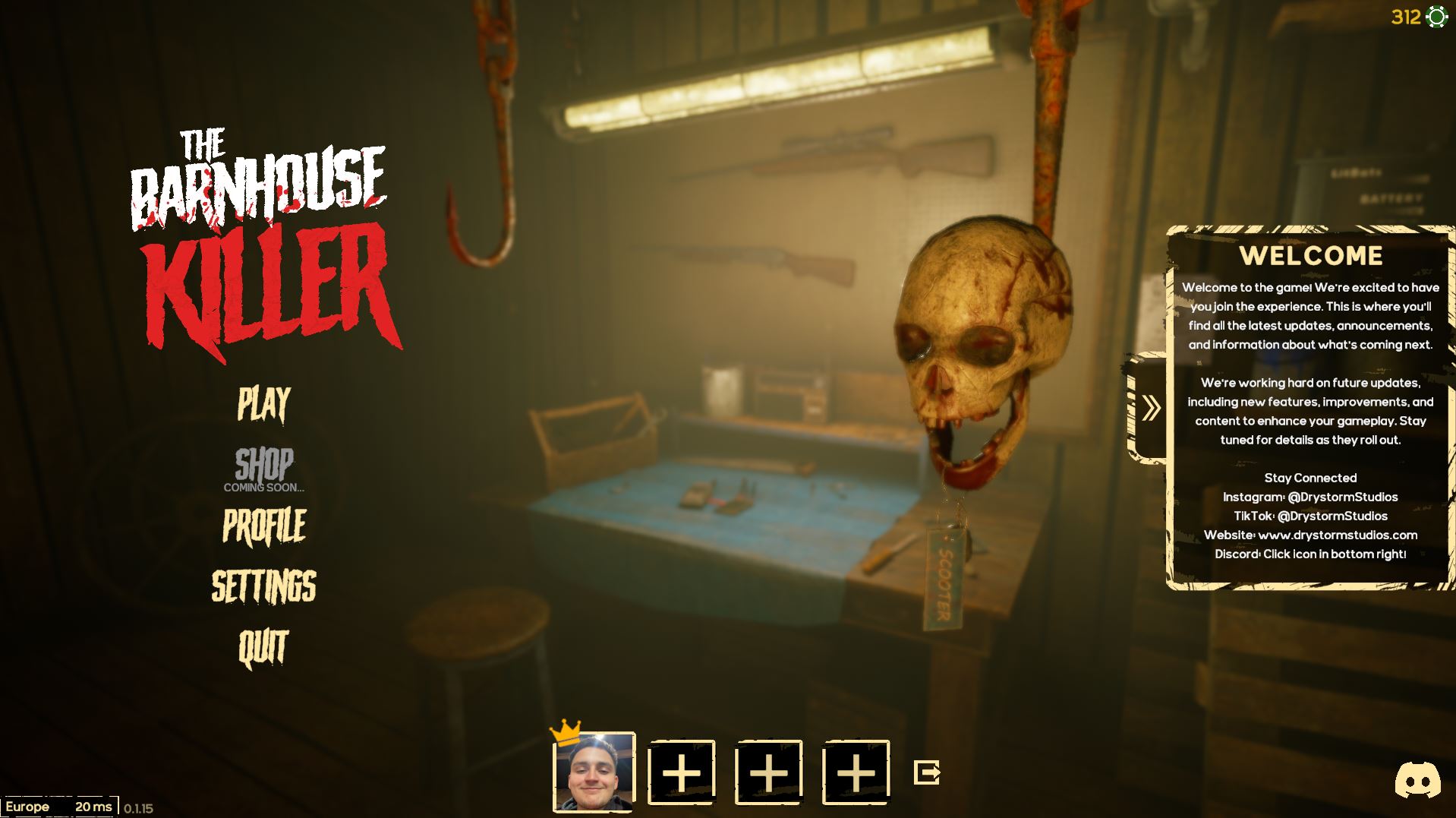Collapse the Welcome panel with the arrow tab
This screenshot has width=1456, height=818.
pyautogui.click(x=1150, y=408)
